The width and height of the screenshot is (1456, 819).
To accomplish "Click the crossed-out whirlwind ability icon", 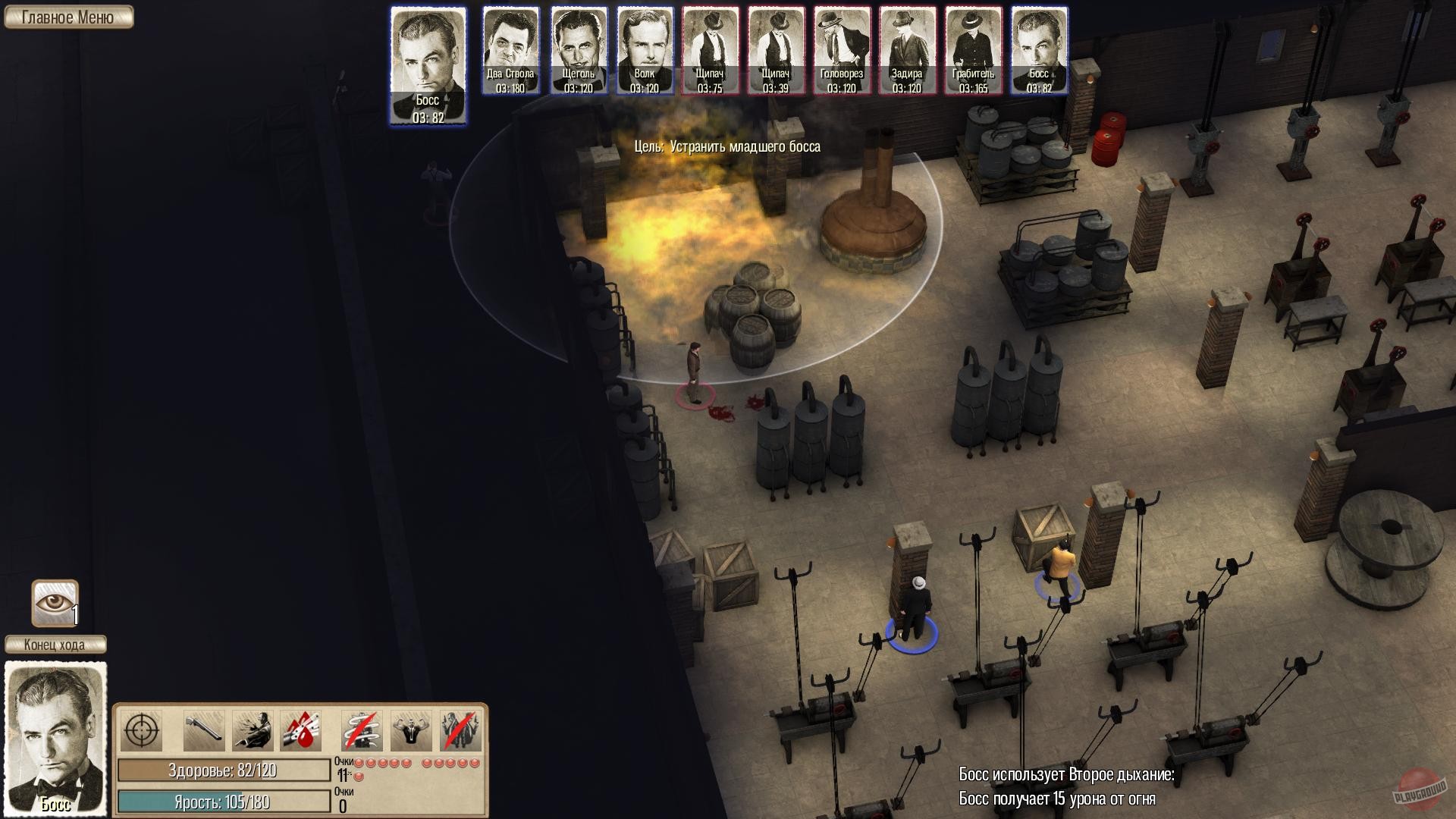I will click(362, 731).
